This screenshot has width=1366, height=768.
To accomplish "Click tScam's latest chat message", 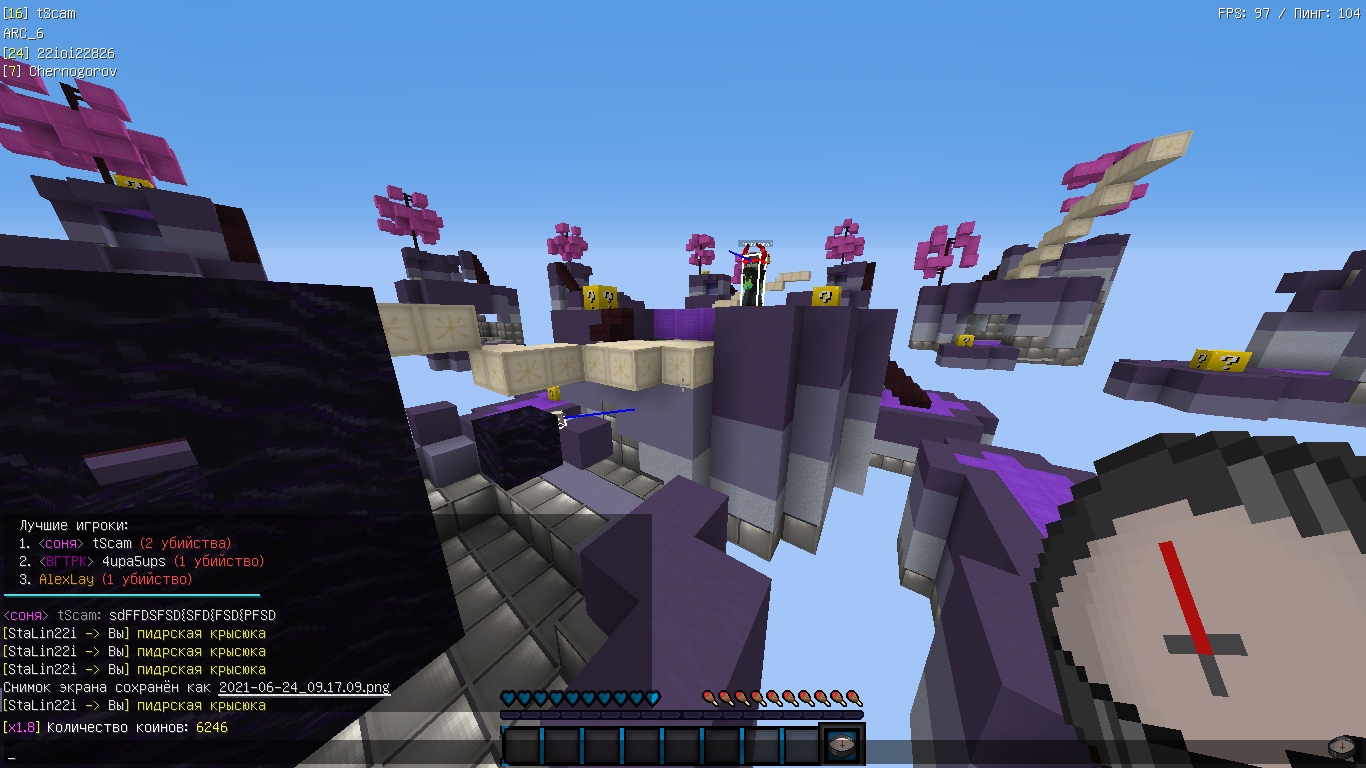I will point(192,615).
